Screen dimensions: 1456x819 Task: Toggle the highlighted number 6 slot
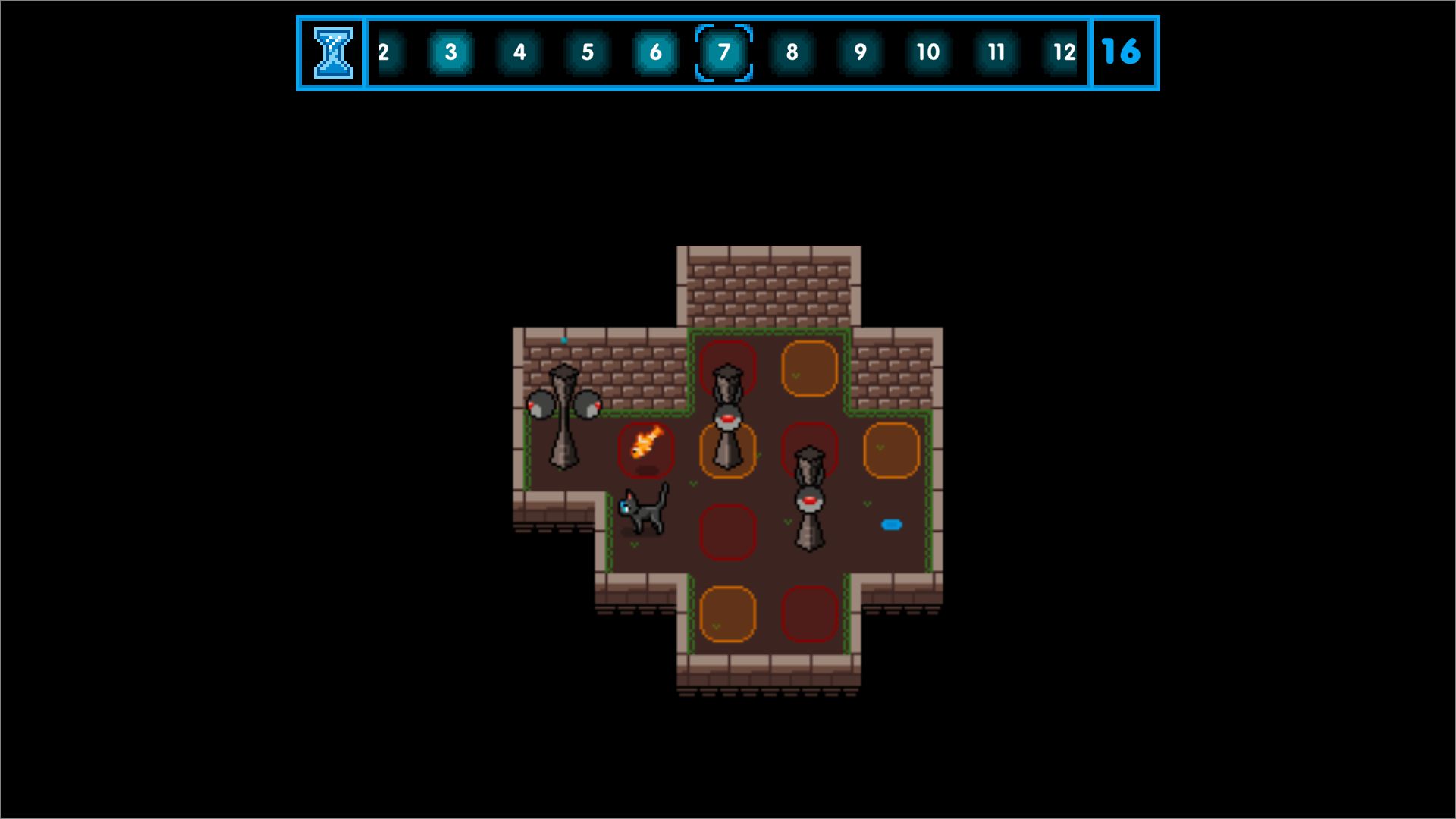(x=655, y=52)
